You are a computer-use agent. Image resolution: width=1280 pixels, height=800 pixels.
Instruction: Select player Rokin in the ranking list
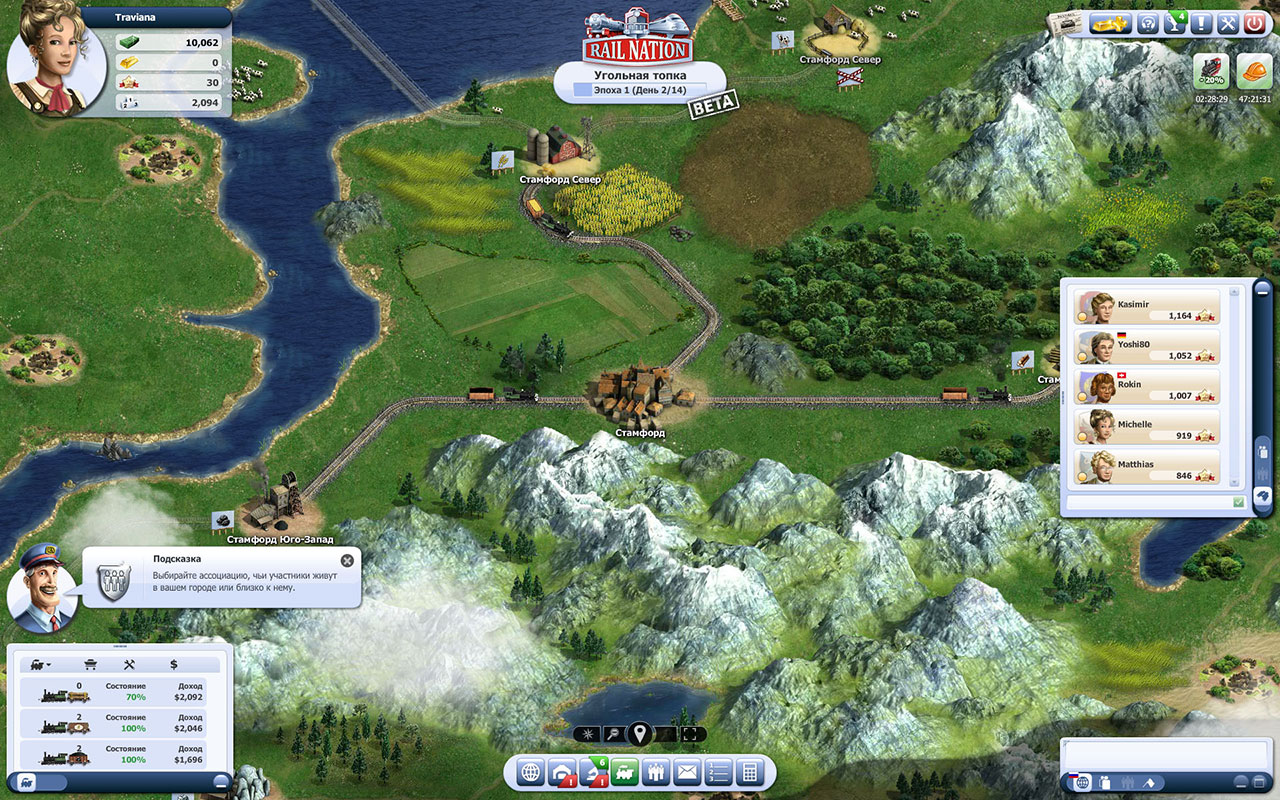click(x=1147, y=387)
